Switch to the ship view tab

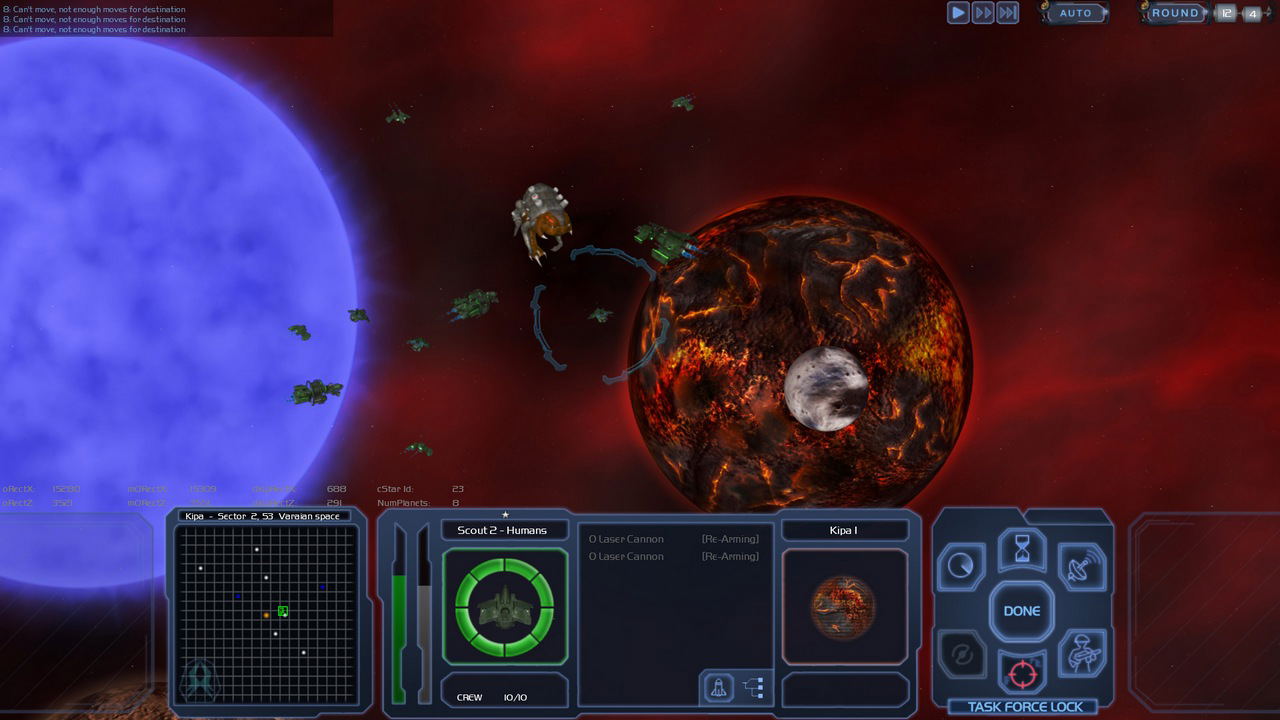click(718, 687)
